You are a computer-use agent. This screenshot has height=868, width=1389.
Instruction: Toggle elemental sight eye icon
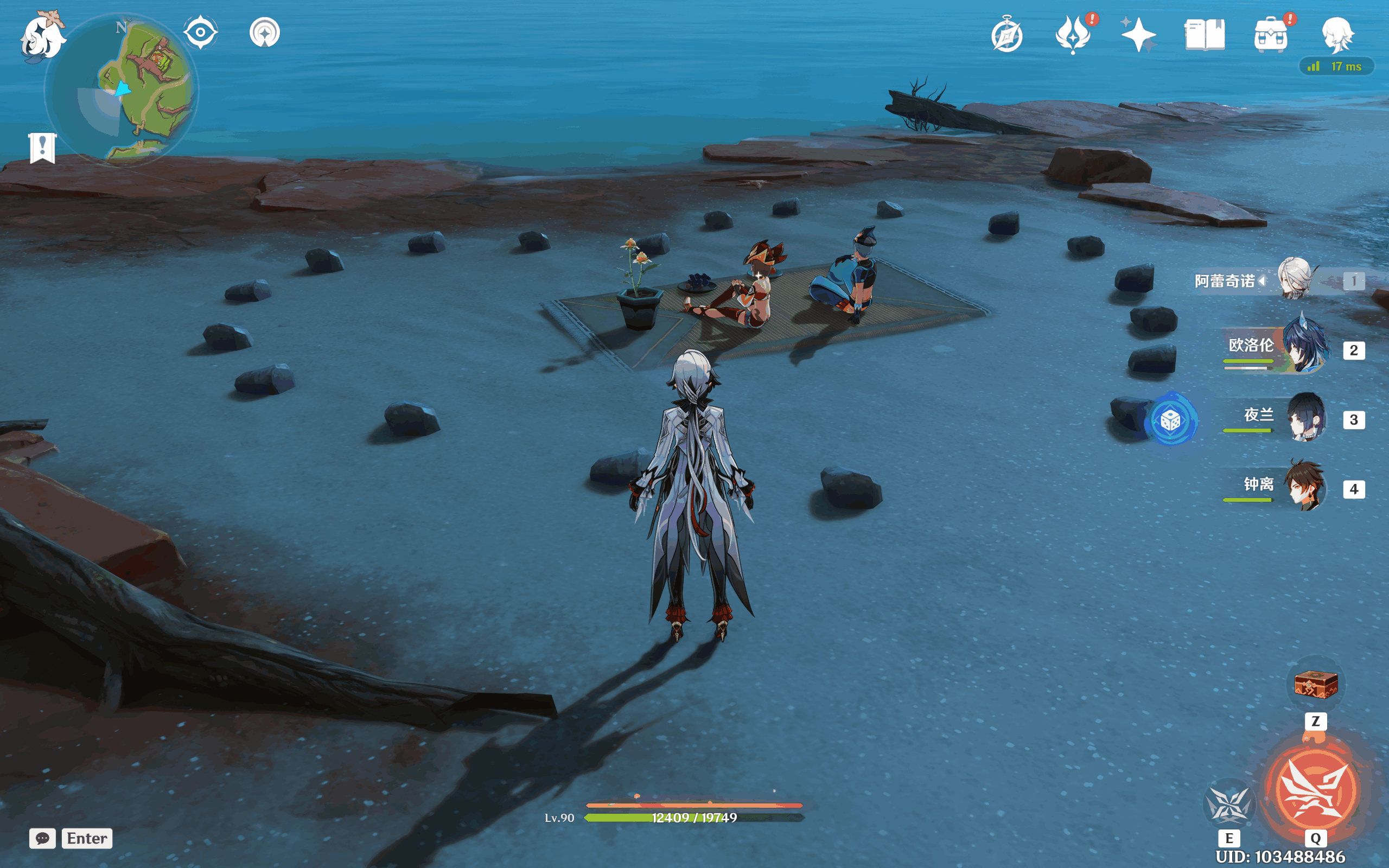tap(200, 32)
